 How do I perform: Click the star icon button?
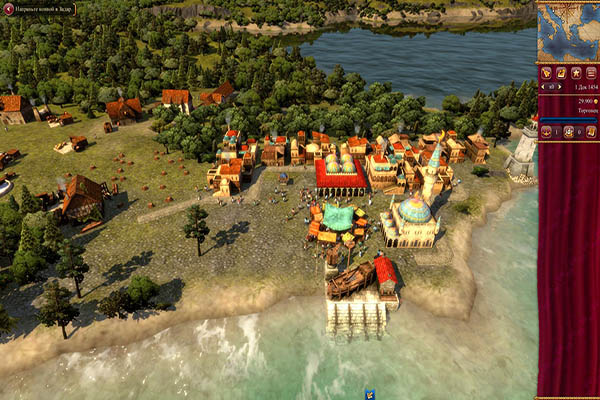coord(576,73)
